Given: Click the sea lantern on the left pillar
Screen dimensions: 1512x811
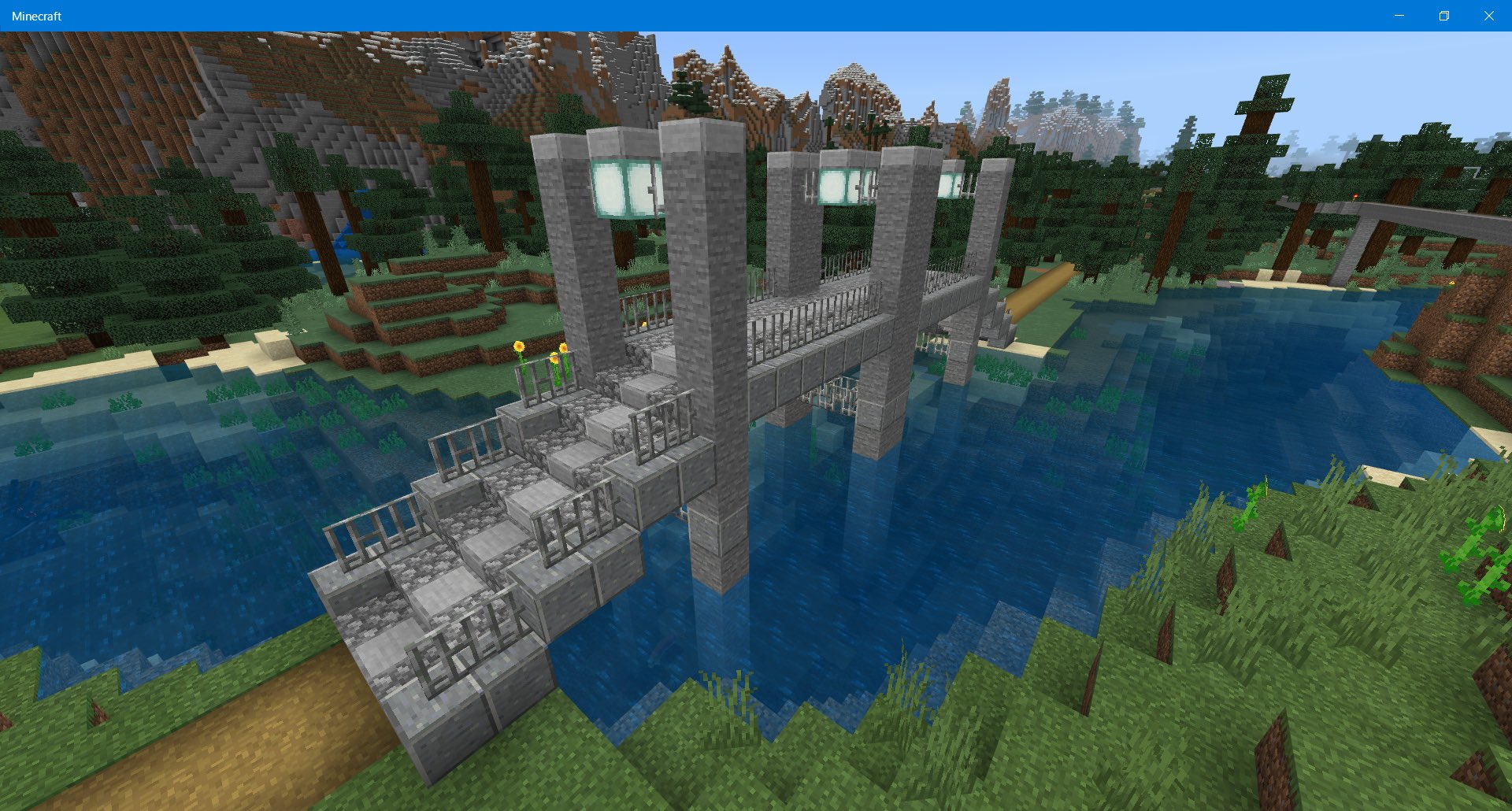Looking at the screenshot, I should tap(626, 189).
